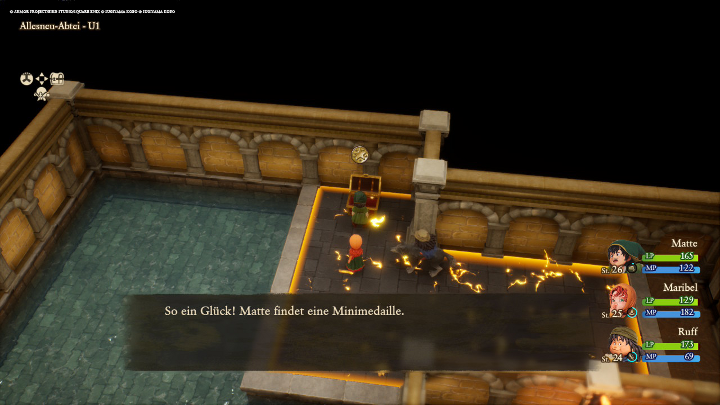Open the skull monster shortcut icon

point(42,93)
